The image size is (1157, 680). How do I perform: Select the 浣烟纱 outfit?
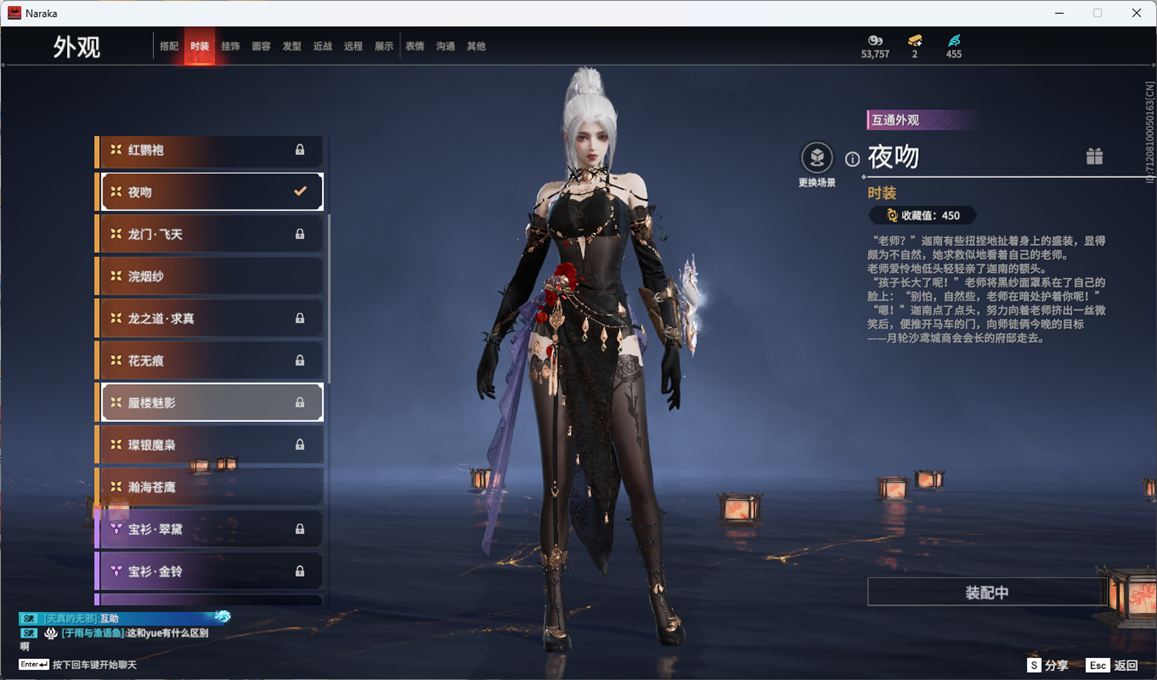click(210, 276)
